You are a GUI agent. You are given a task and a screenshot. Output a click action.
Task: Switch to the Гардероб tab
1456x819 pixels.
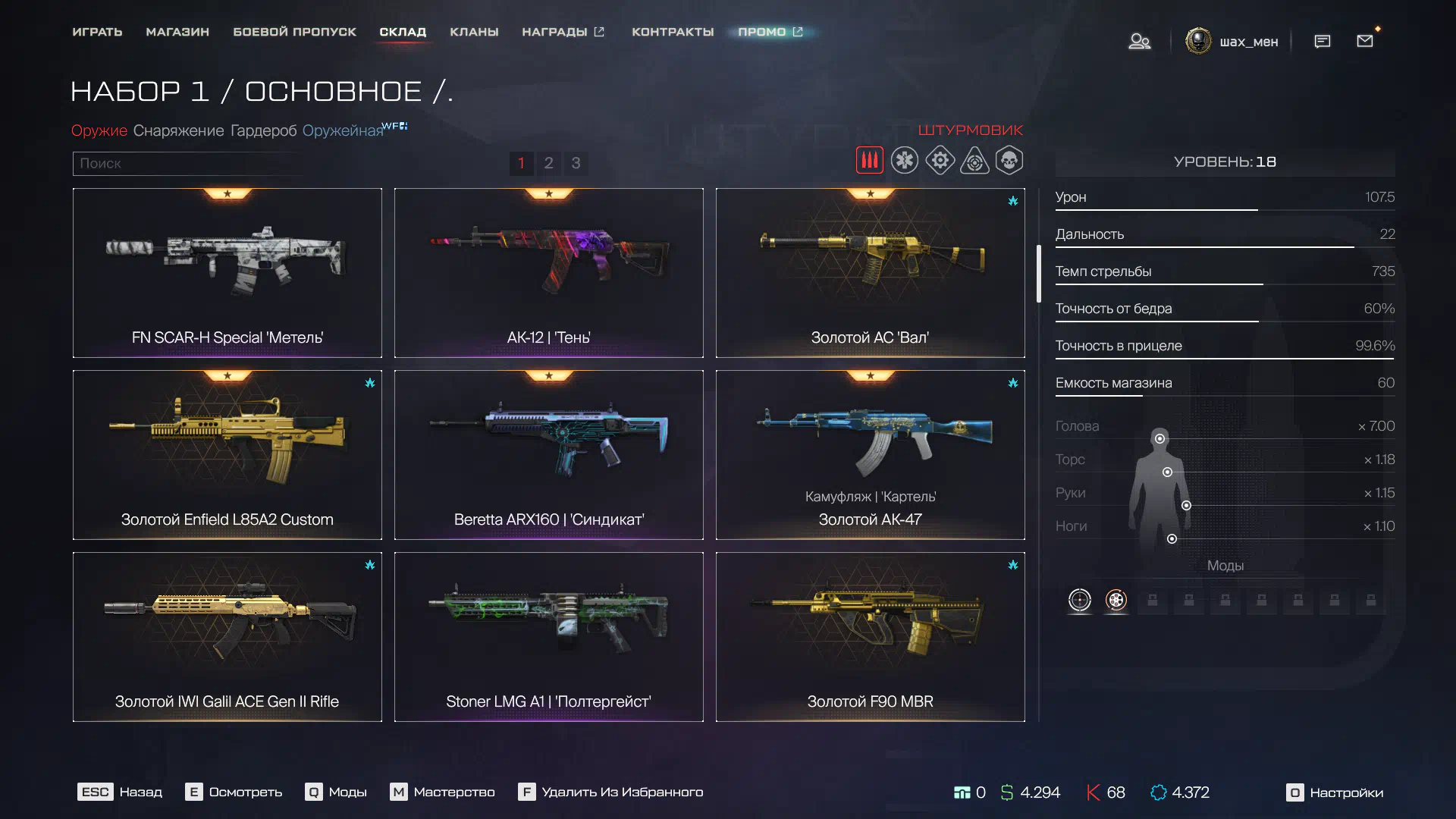(263, 130)
